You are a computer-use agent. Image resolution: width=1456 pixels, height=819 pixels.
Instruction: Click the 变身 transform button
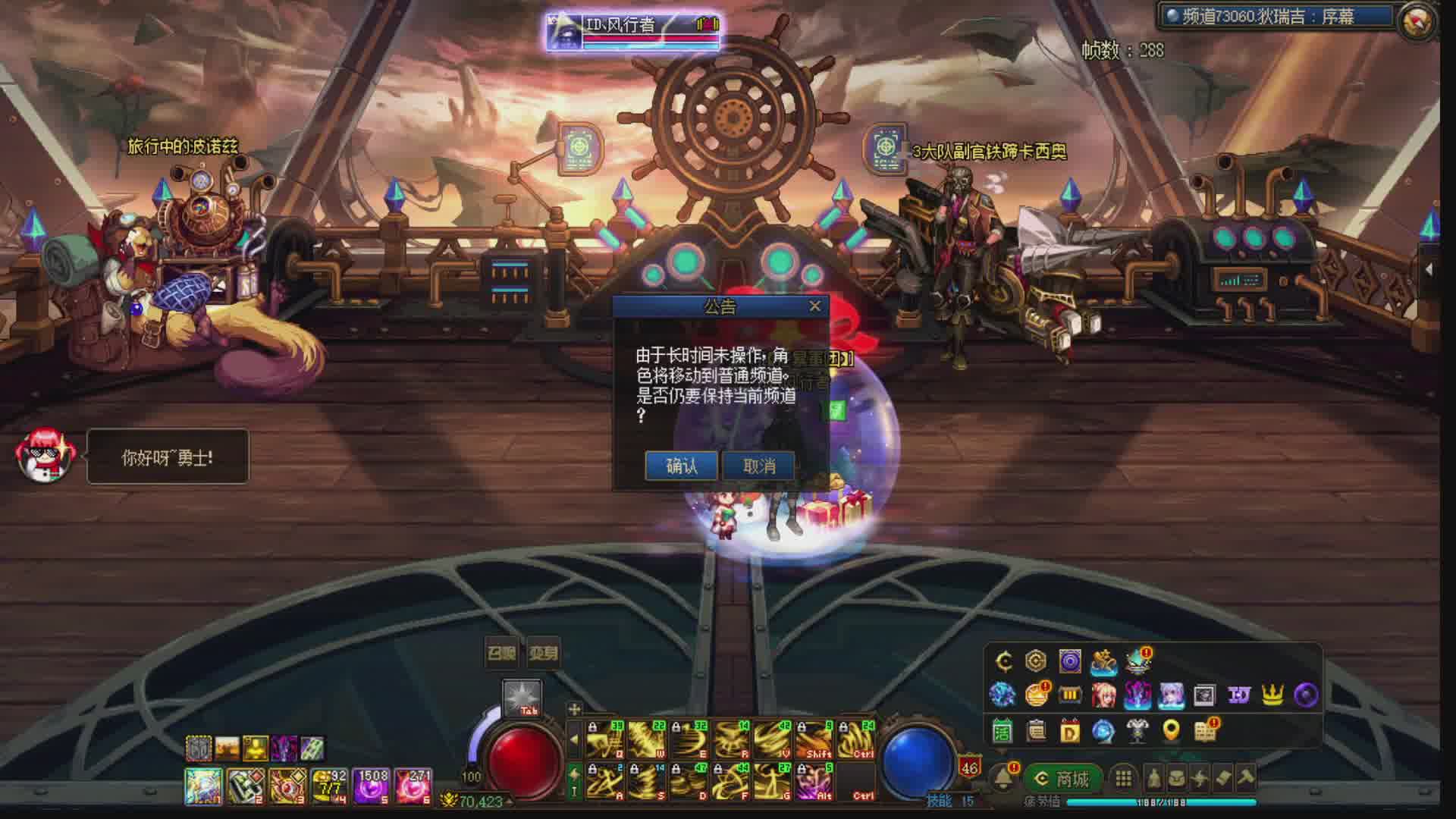(x=543, y=653)
